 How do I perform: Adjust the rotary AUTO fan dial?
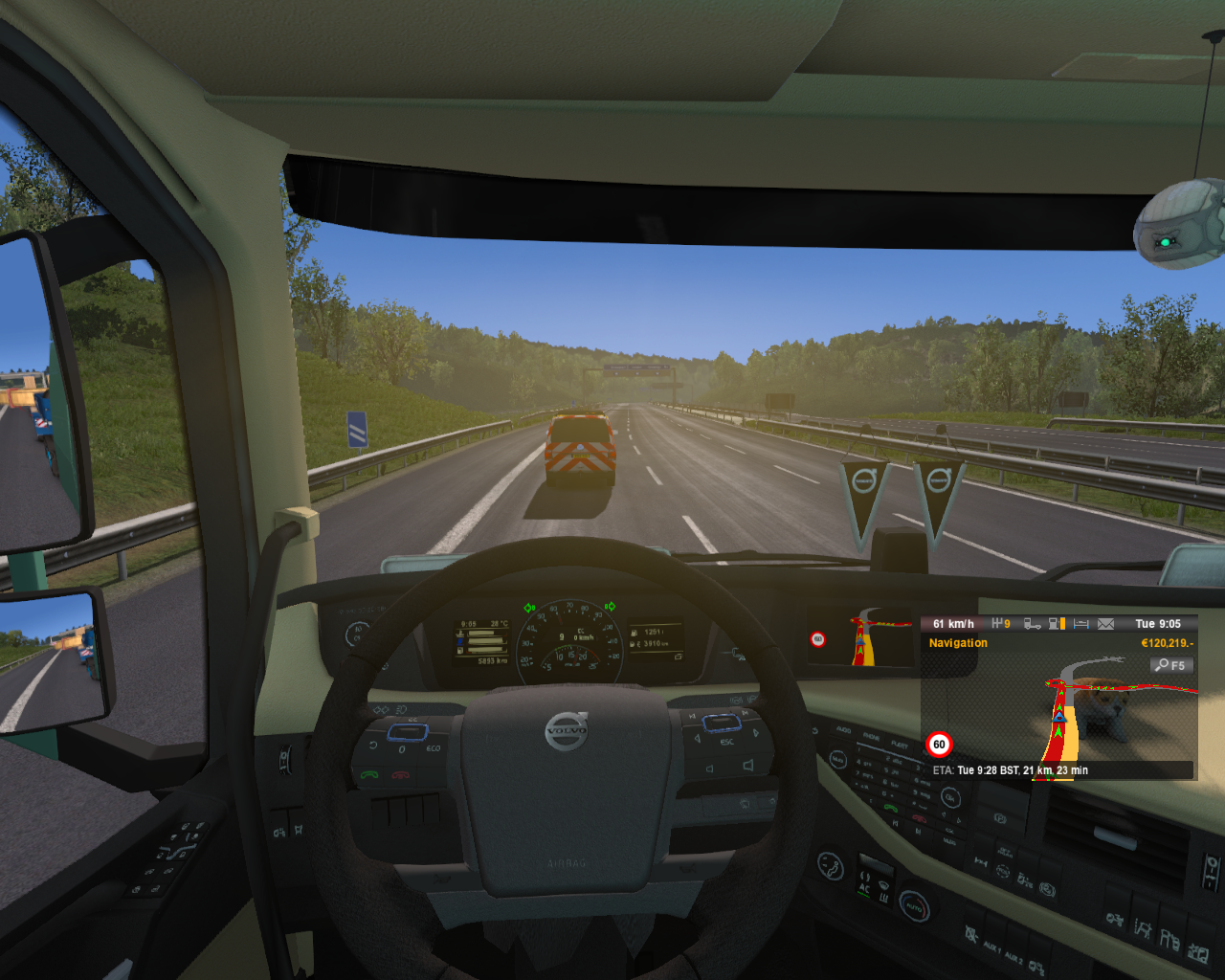pyautogui.click(x=914, y=907)
